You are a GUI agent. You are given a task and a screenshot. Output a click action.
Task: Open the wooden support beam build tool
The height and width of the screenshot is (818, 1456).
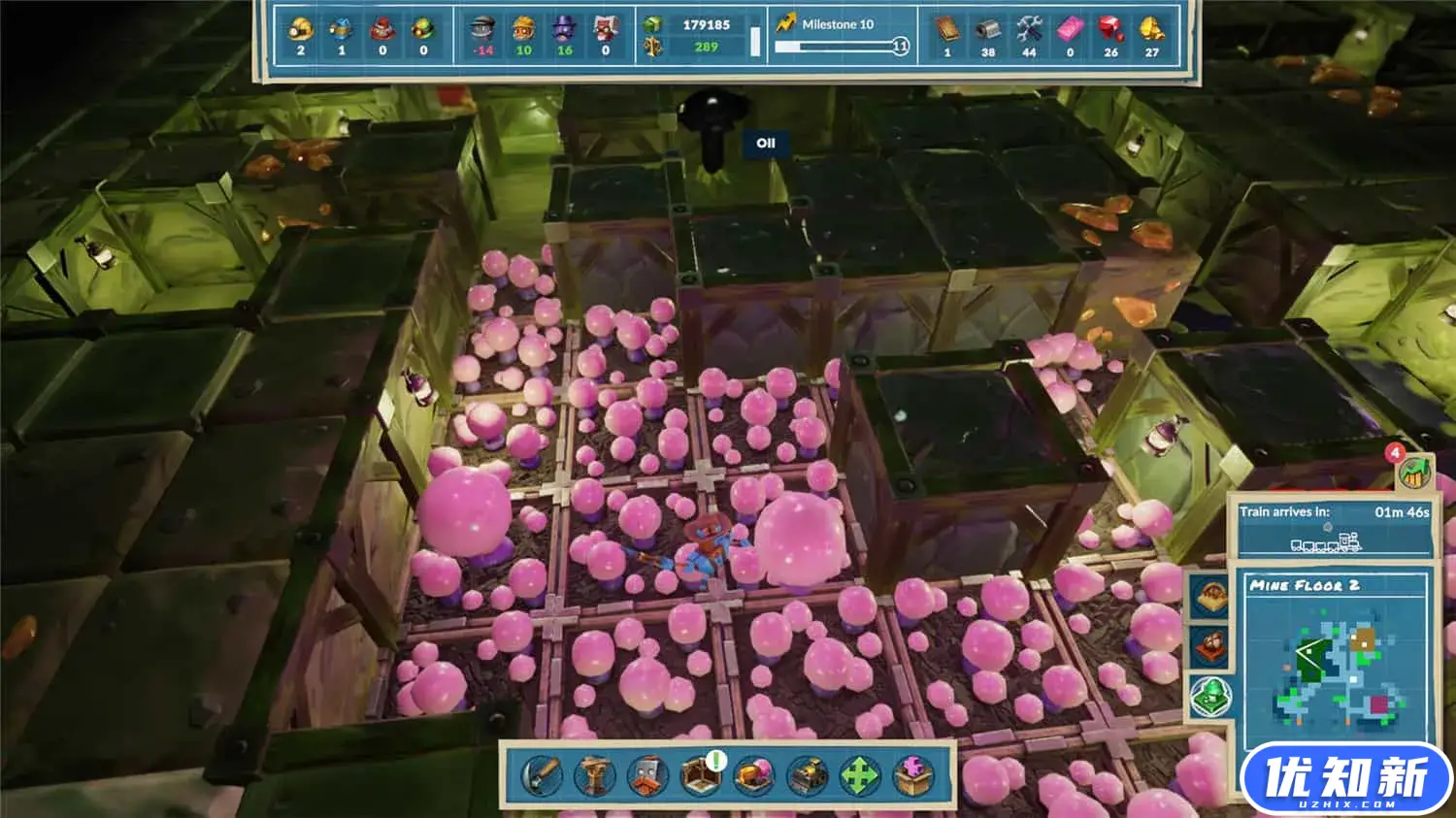point(594,775)
